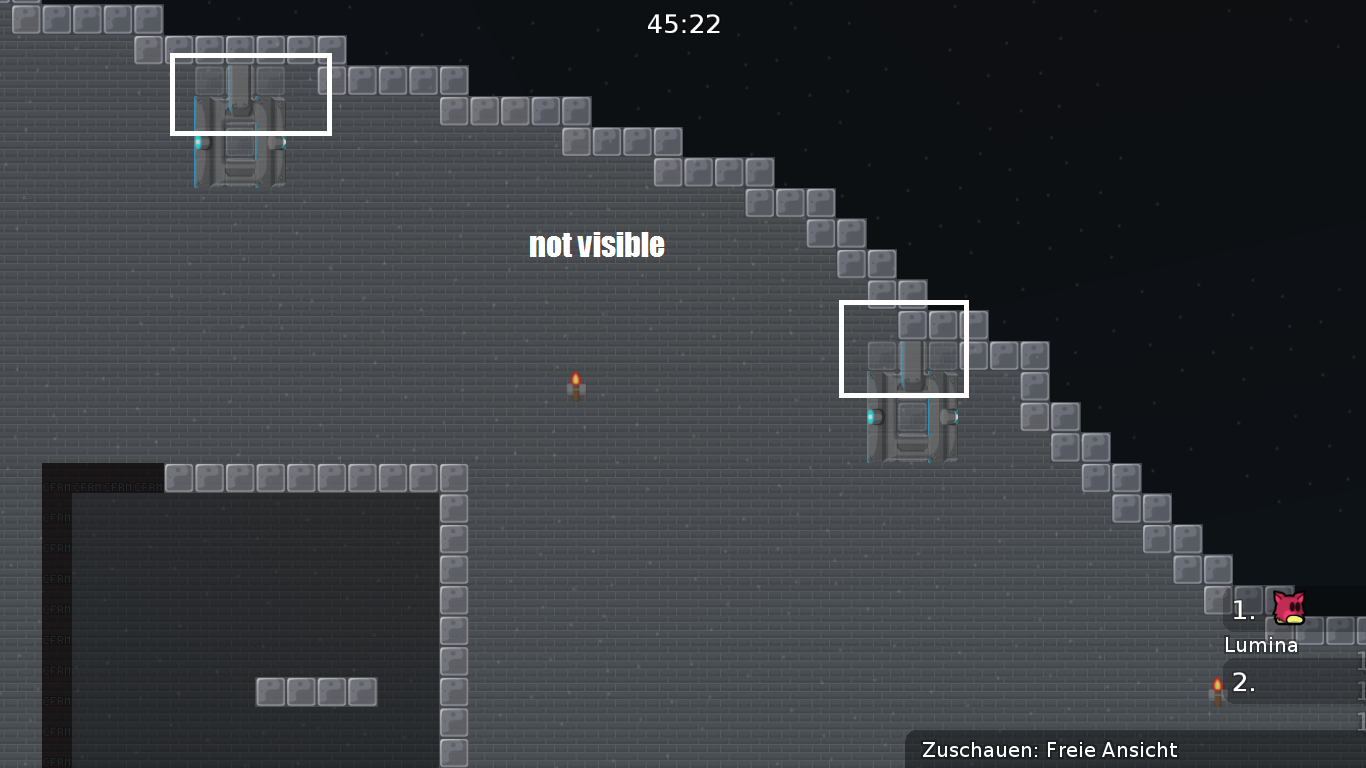
Task: Click the torch beside the scoreboard
Action: tap(1216, 687)
